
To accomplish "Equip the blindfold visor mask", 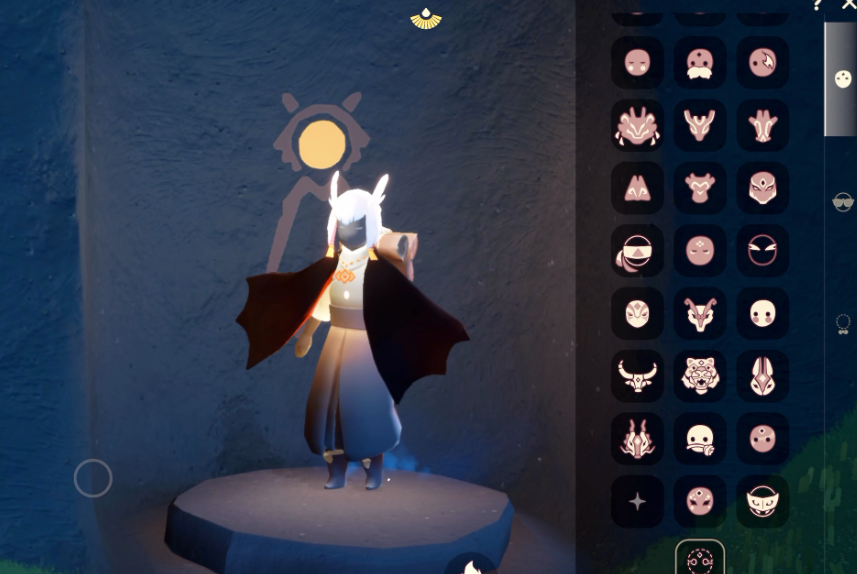I will coord(637,251).
